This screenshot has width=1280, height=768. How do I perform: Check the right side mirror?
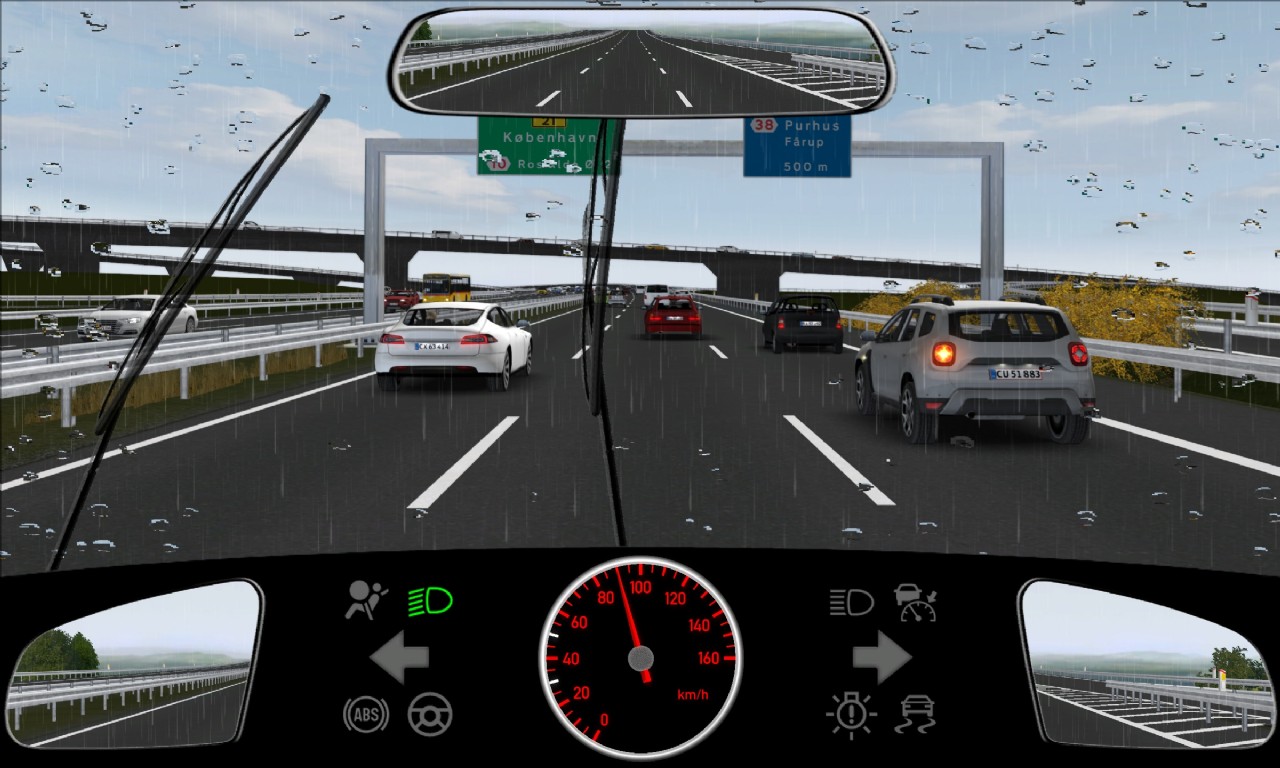click(x=1147, y=663)
